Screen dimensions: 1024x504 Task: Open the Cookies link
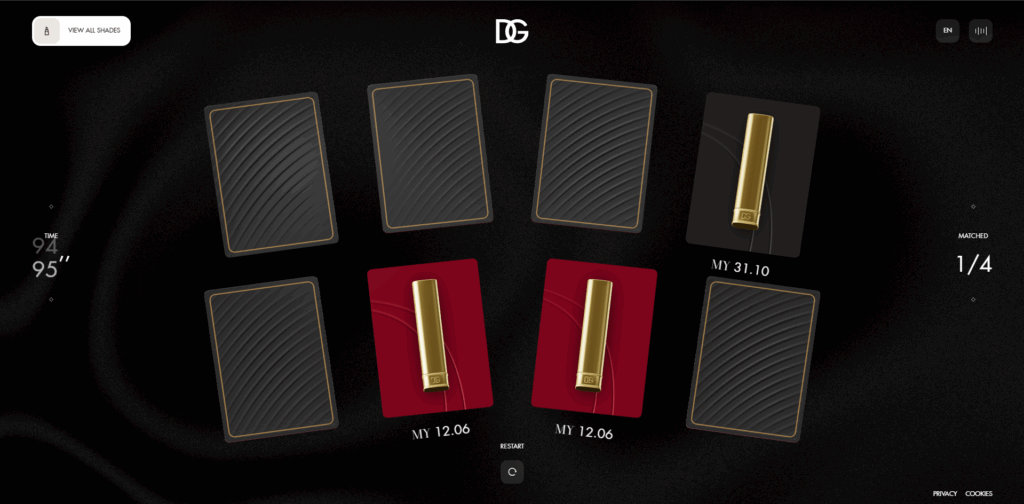point(978,493)
